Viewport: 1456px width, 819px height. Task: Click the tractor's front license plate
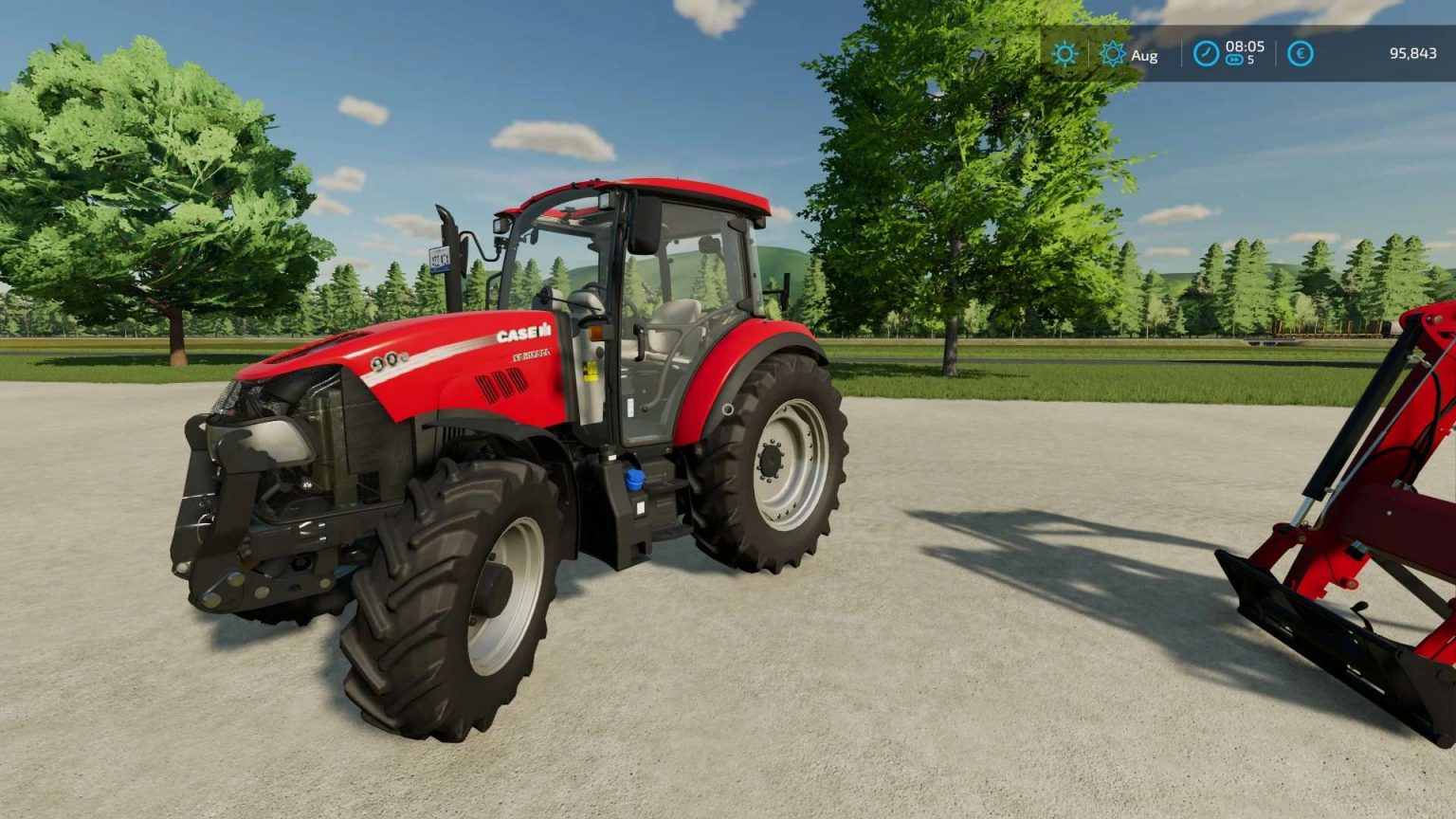pyautogui.click(x=438, y=260)
